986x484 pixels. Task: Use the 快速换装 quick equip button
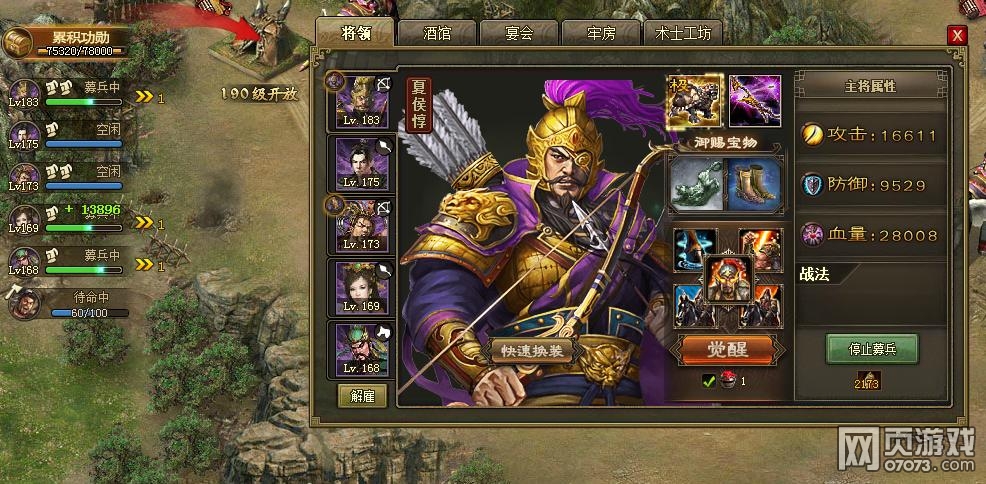pos(532,350)
